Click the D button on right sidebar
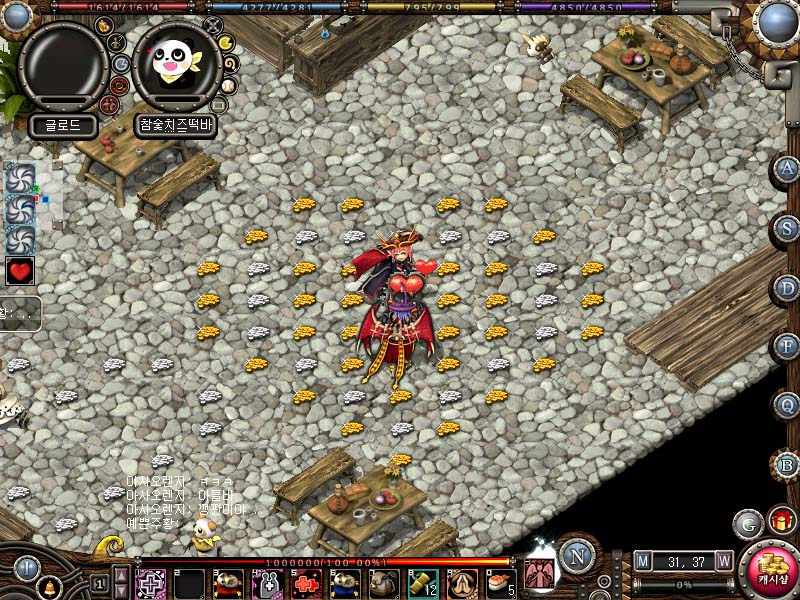Viewport: 800px width, 600px height. click(788, 288)
